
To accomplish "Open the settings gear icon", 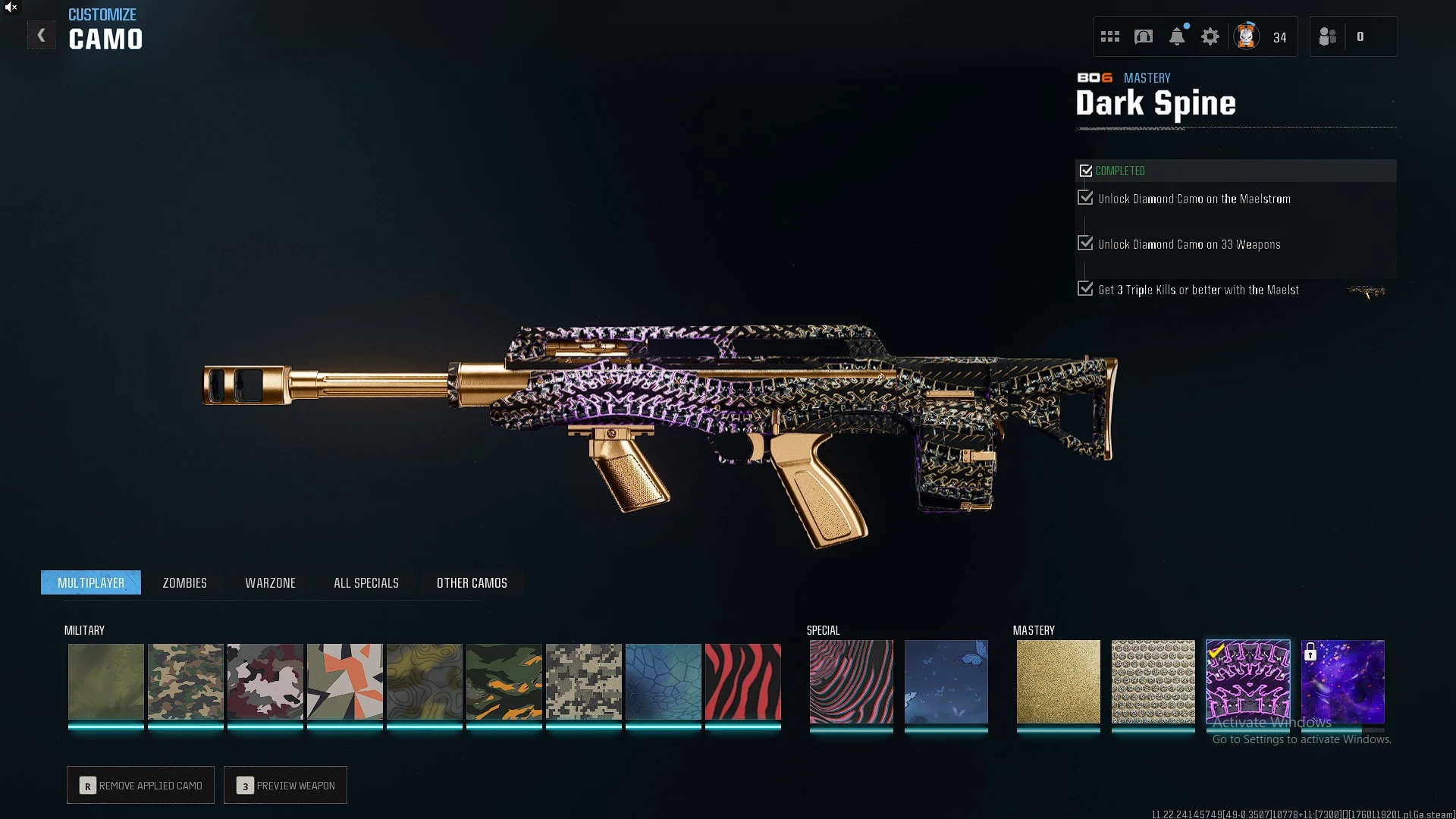I will pyautogui.click(x=1210, y=36).
